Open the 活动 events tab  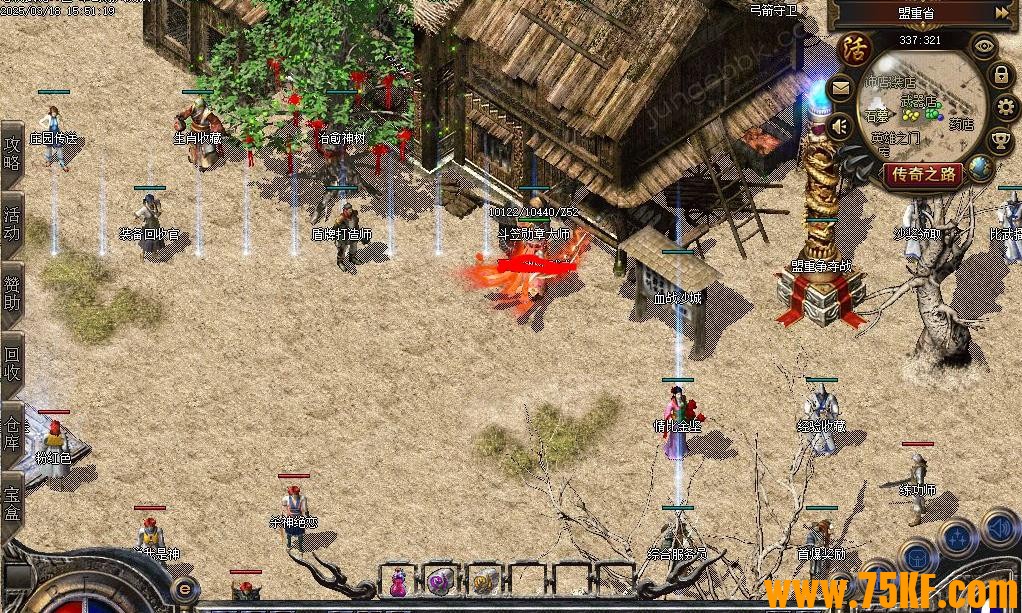pos(12,222)
